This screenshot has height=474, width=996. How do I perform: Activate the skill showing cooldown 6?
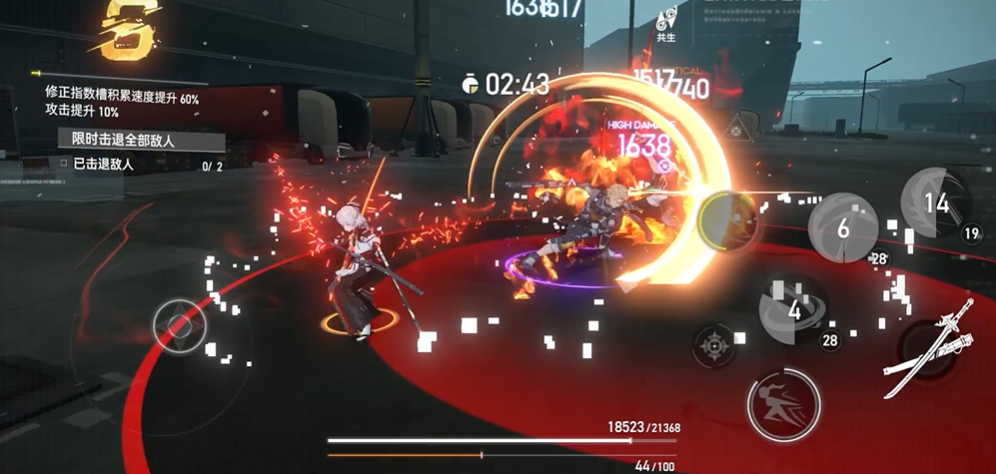(x=843, y=227)
